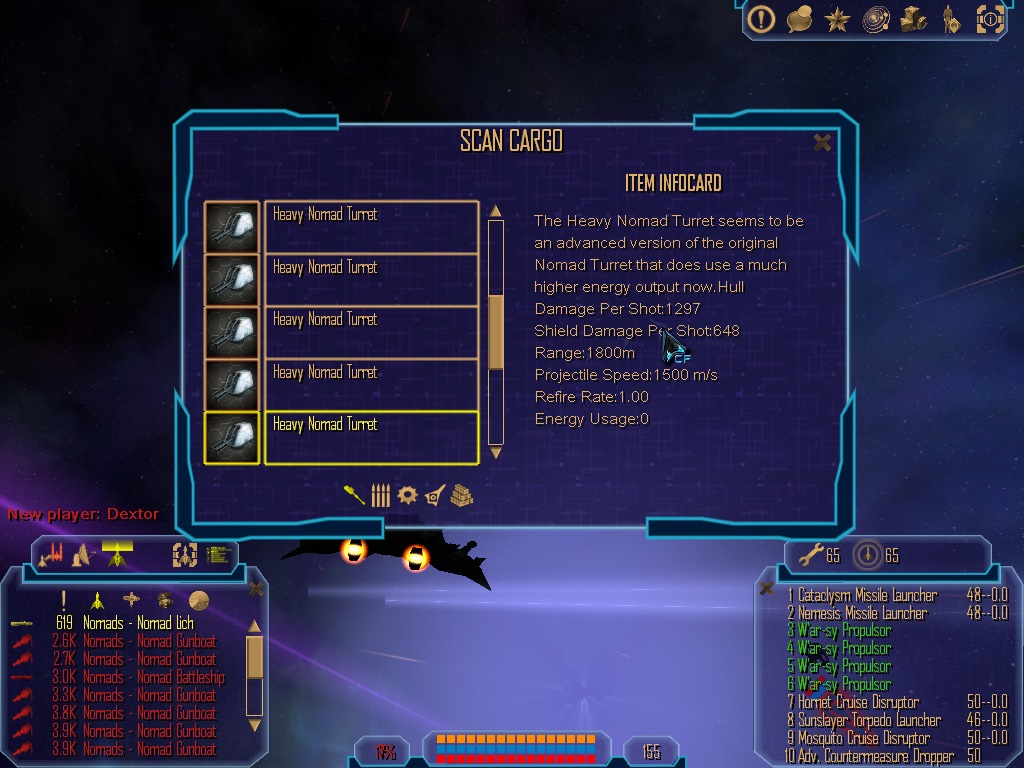Screen dimensions: 1024x768
Task: Open the cargo crates inventory icon
Action: tap(914, 19)
